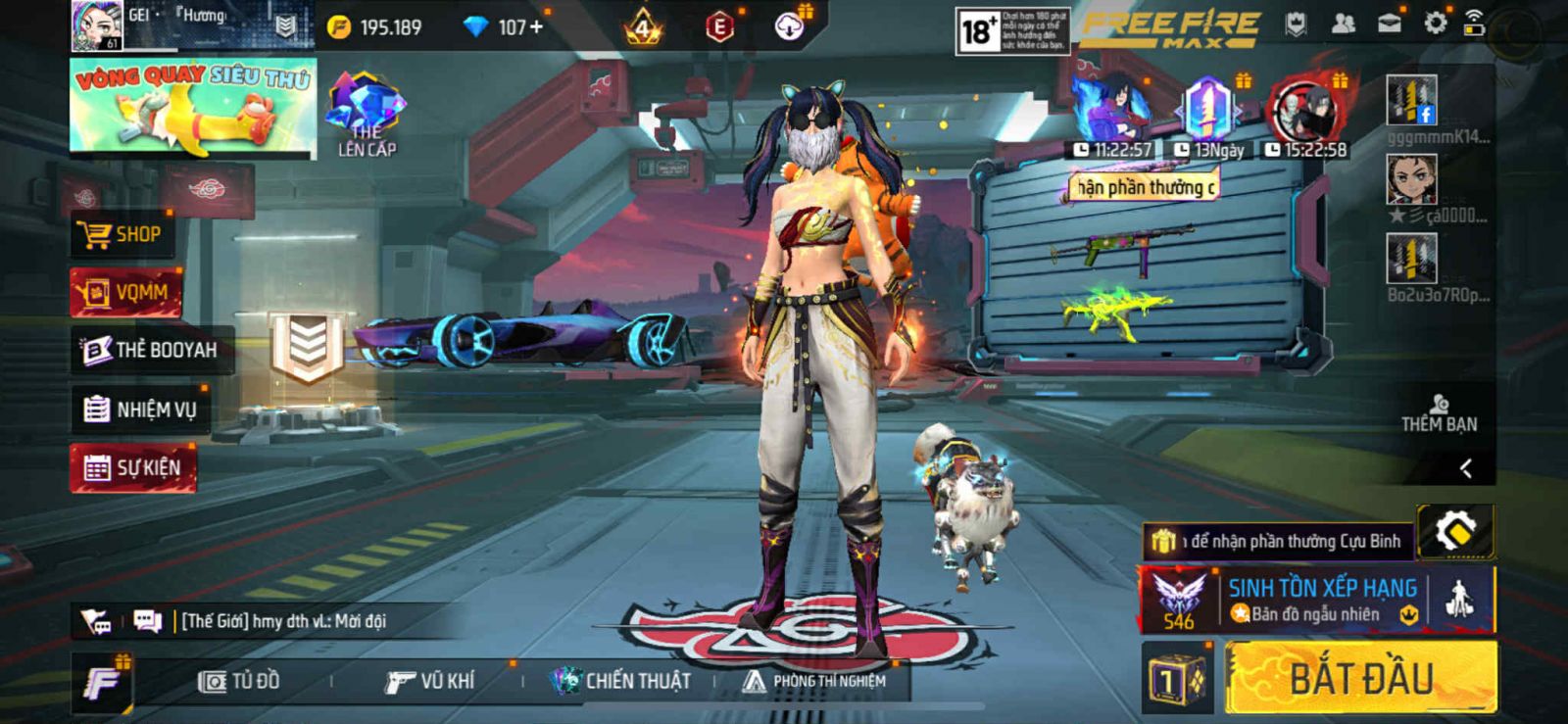1568x724 pixels.
Task: Open the NHIỆM VỤ missions list
Action: [x=140, y=410]
